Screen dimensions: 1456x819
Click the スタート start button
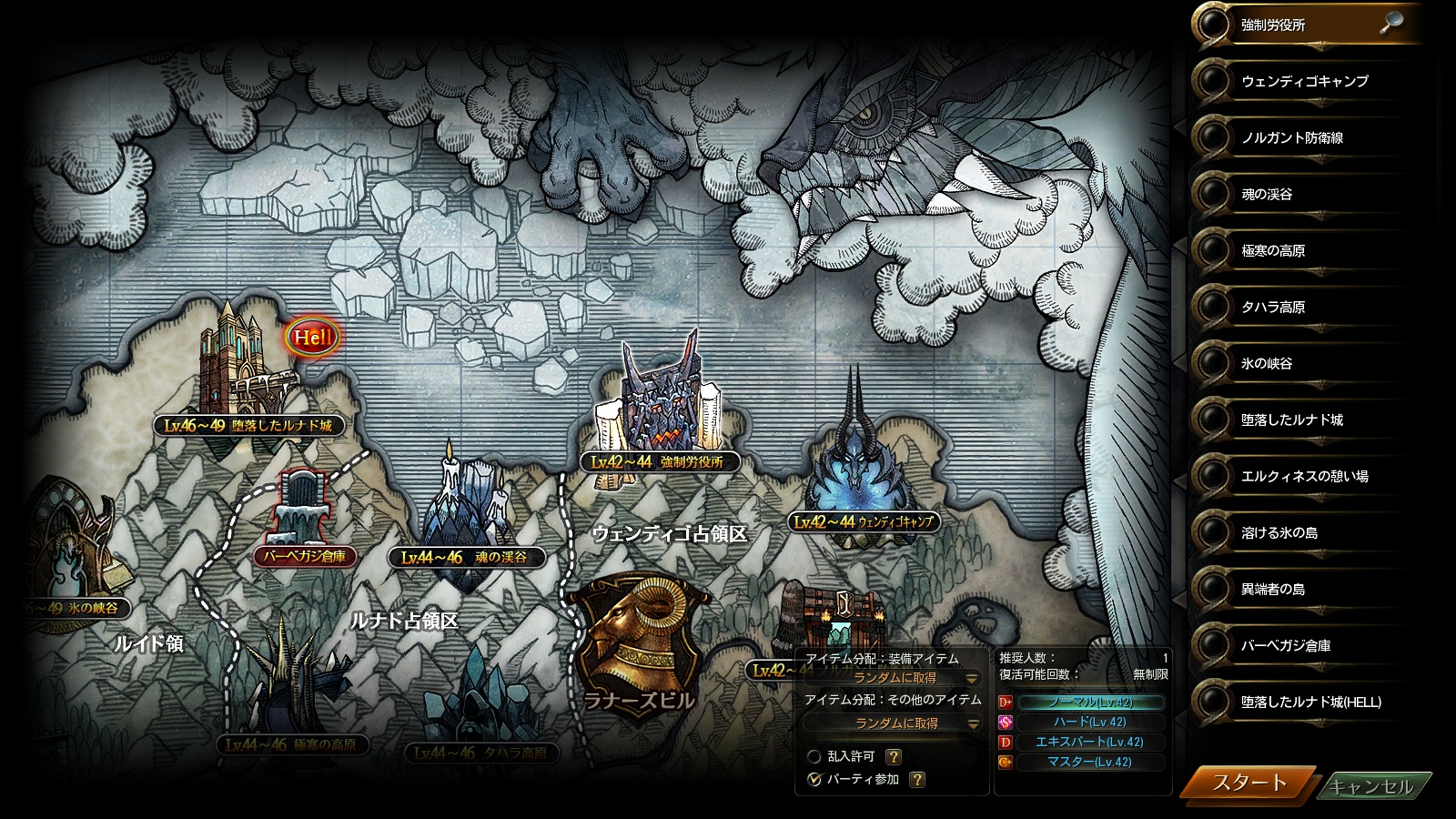[1249, 784]
